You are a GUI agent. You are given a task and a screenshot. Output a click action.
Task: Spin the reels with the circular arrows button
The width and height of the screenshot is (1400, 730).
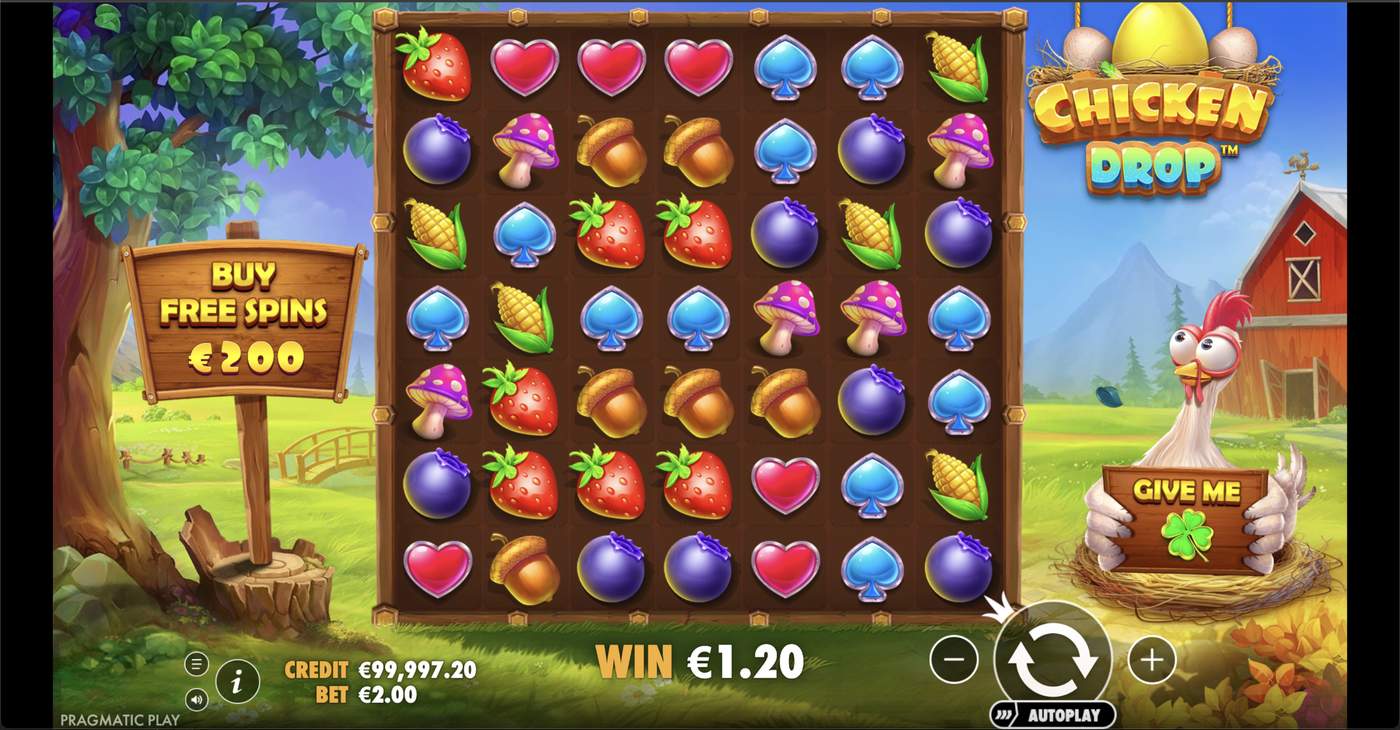click(x=1052, y=660)
